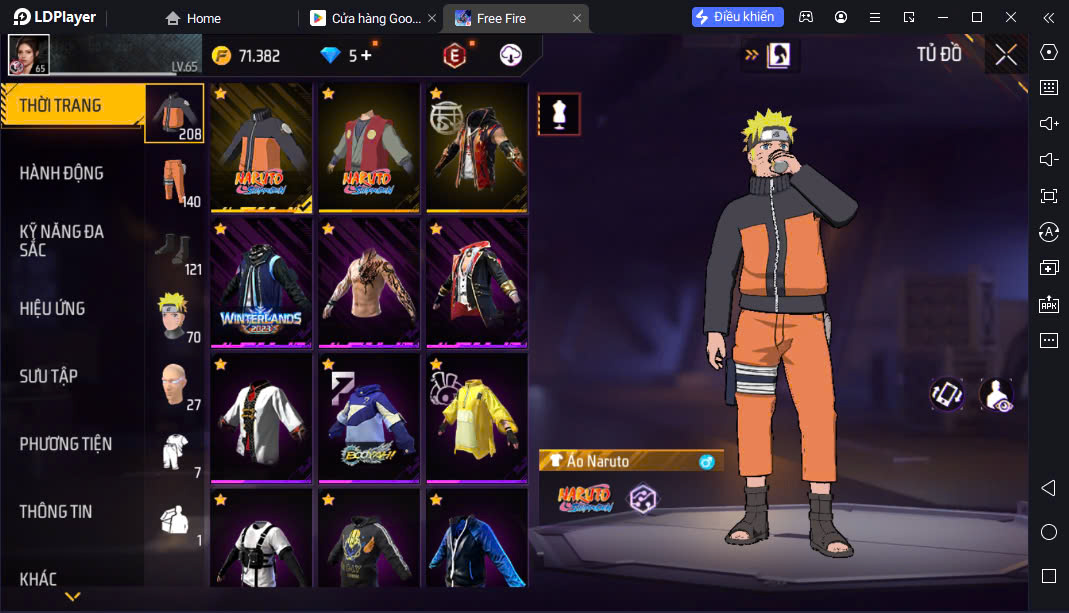Select the Thông Tin tab
Screen dimensions: 1069x613
click(56, 511)
